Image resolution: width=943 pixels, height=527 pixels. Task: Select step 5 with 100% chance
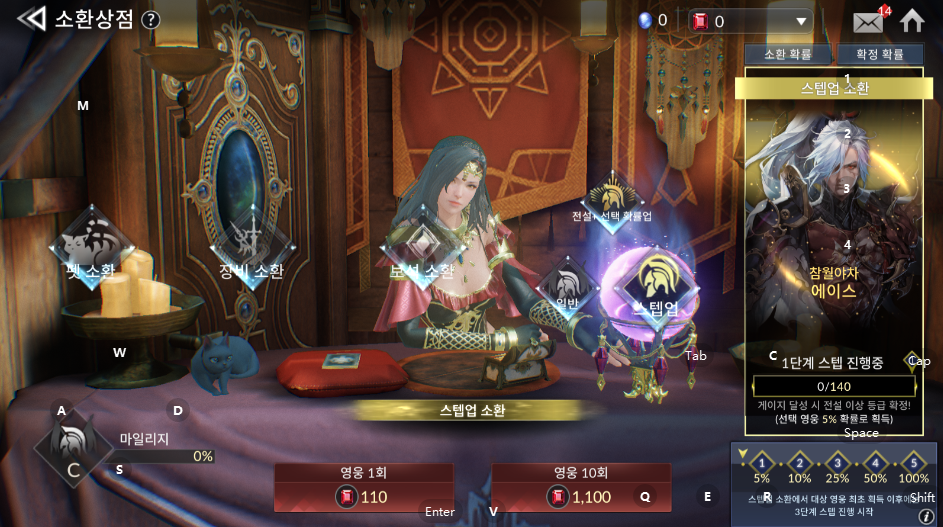pos(913,463)
